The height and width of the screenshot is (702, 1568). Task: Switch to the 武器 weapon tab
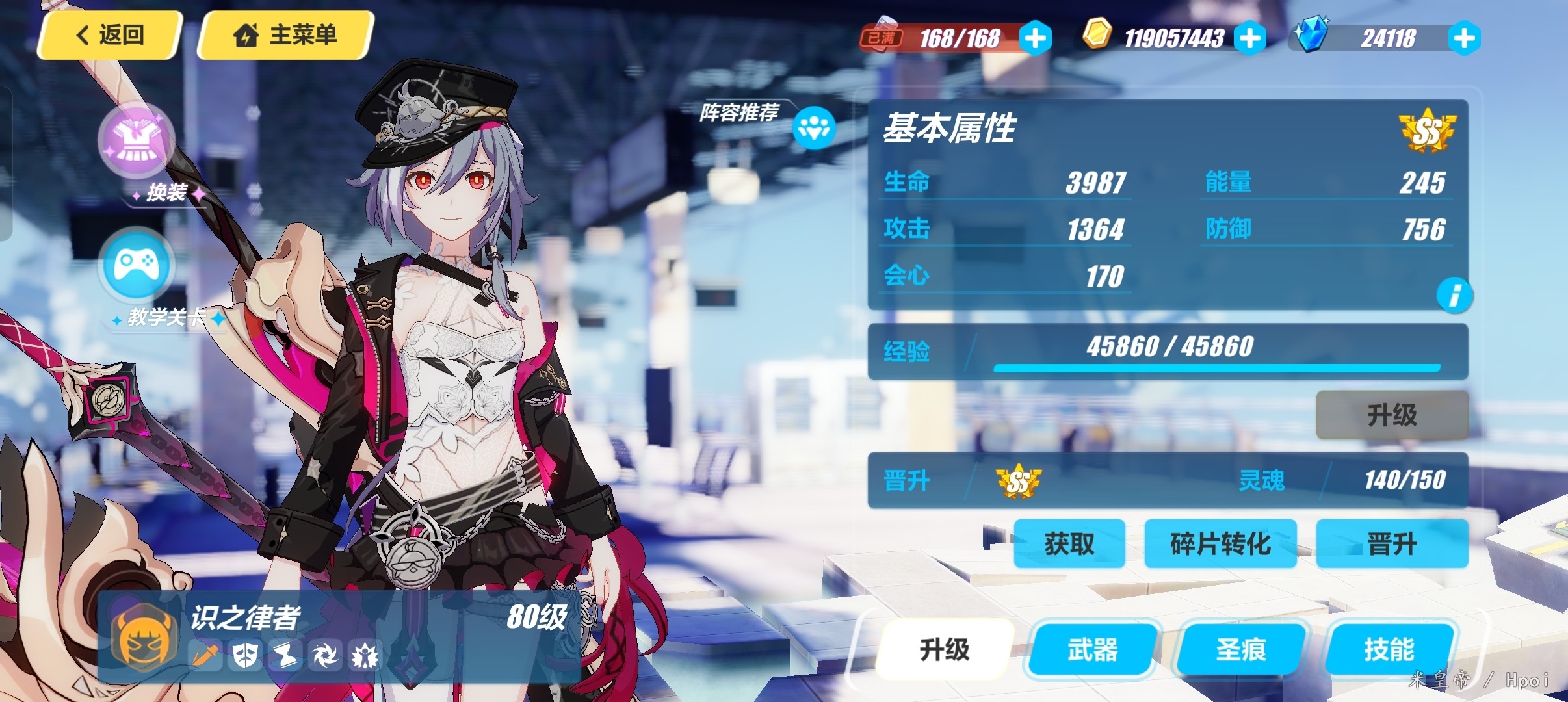1093,649
